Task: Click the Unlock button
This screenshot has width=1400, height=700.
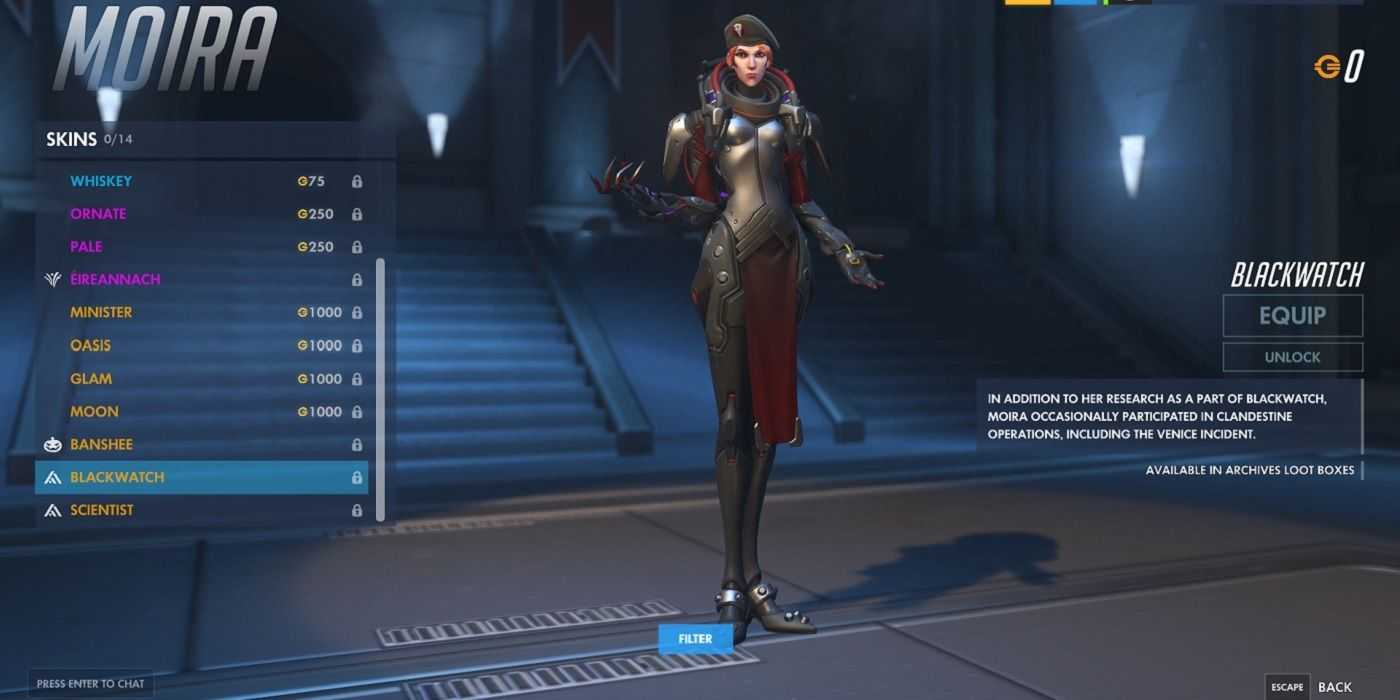Action: pos(1292,357)
